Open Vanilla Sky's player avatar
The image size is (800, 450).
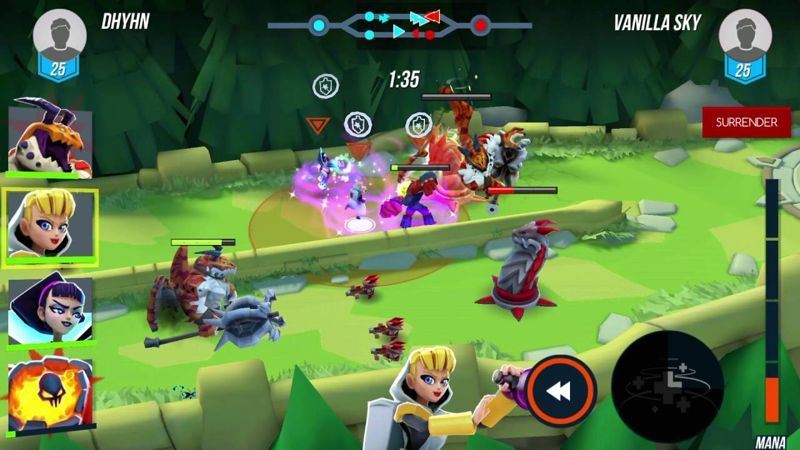coord(743,36)
